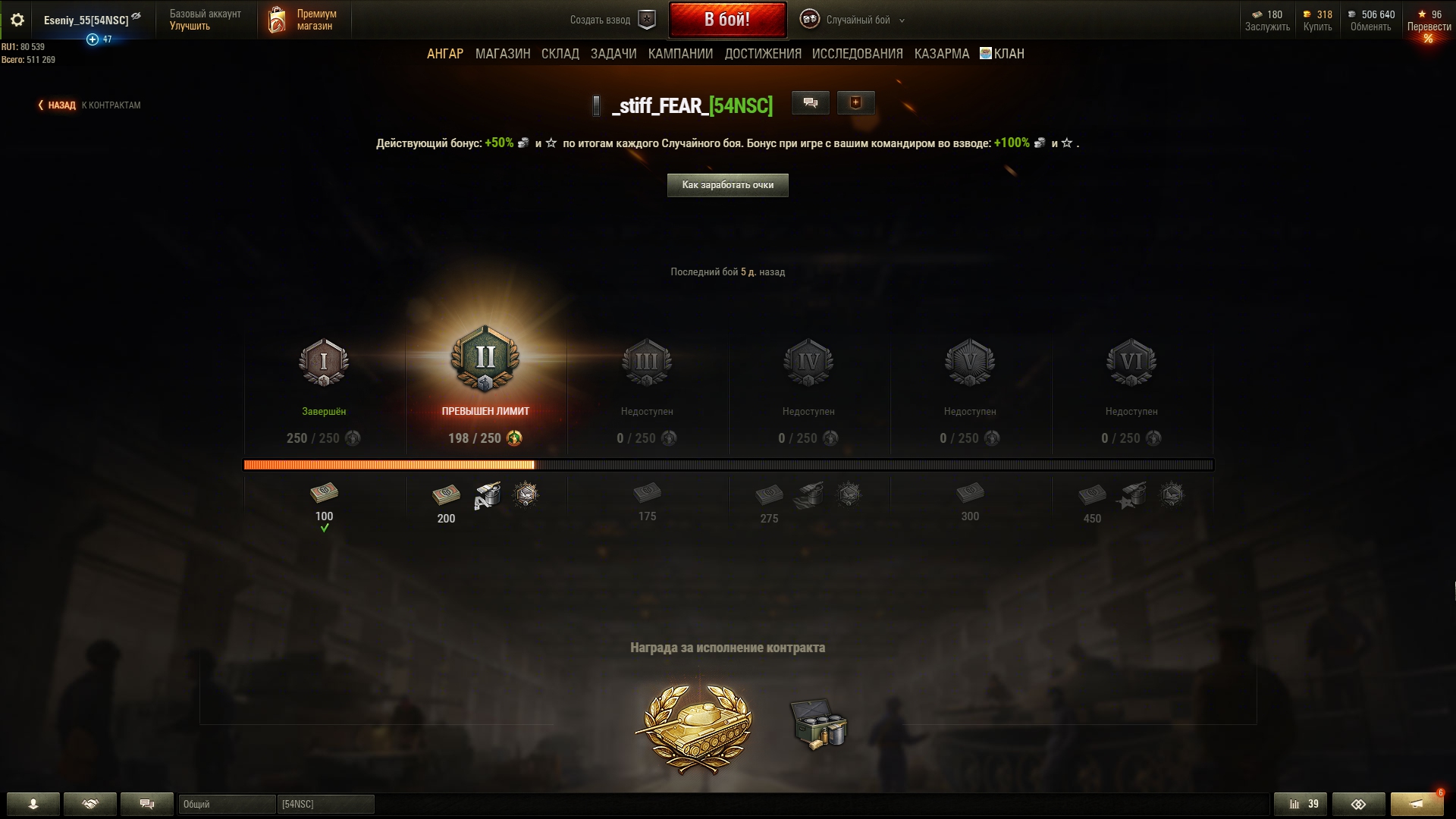Switch to the МАГАЗИН tab
The image size is (1456, 819).
point(502,54)
